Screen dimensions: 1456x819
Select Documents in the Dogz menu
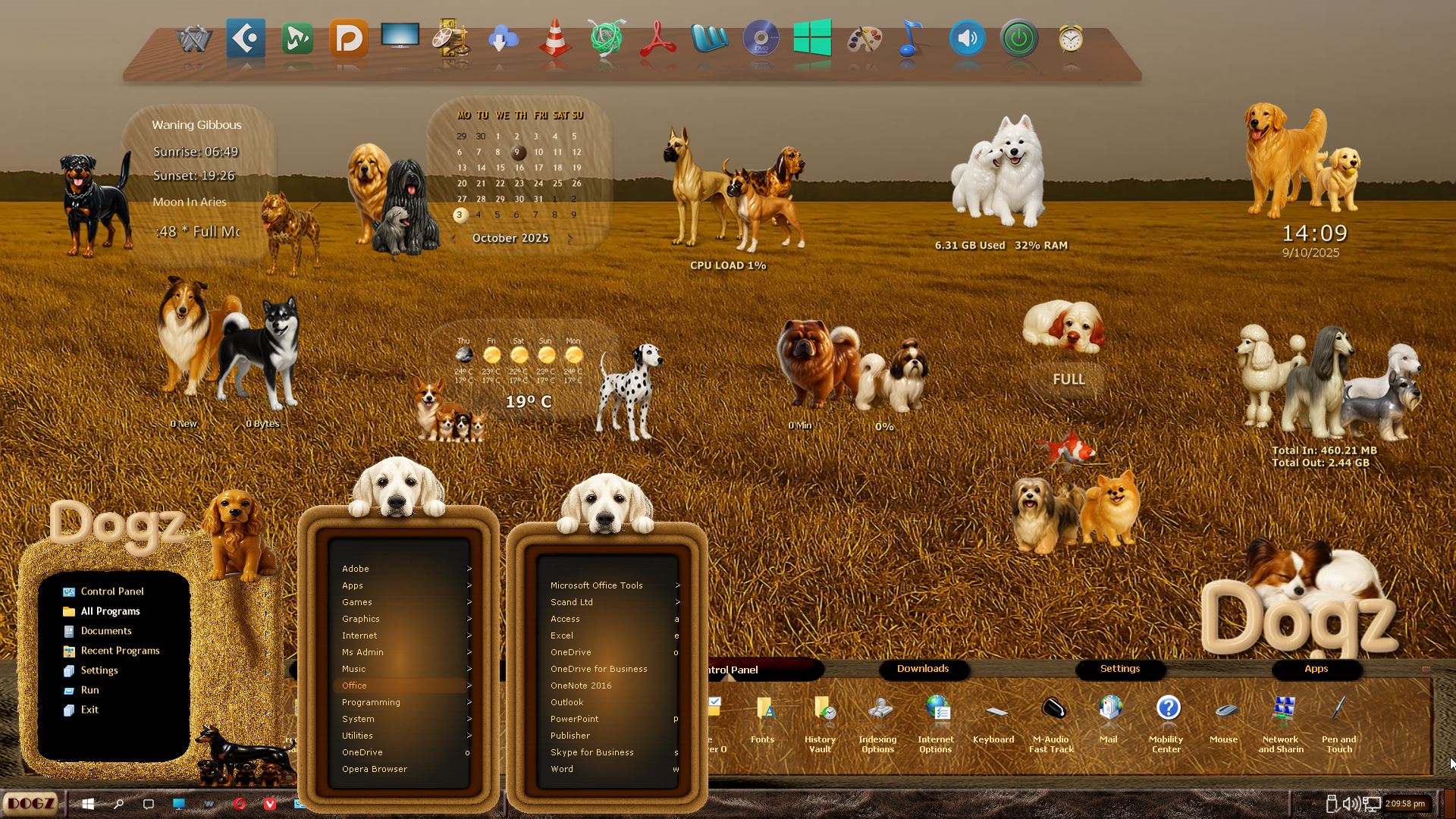(x=106, y=631)
